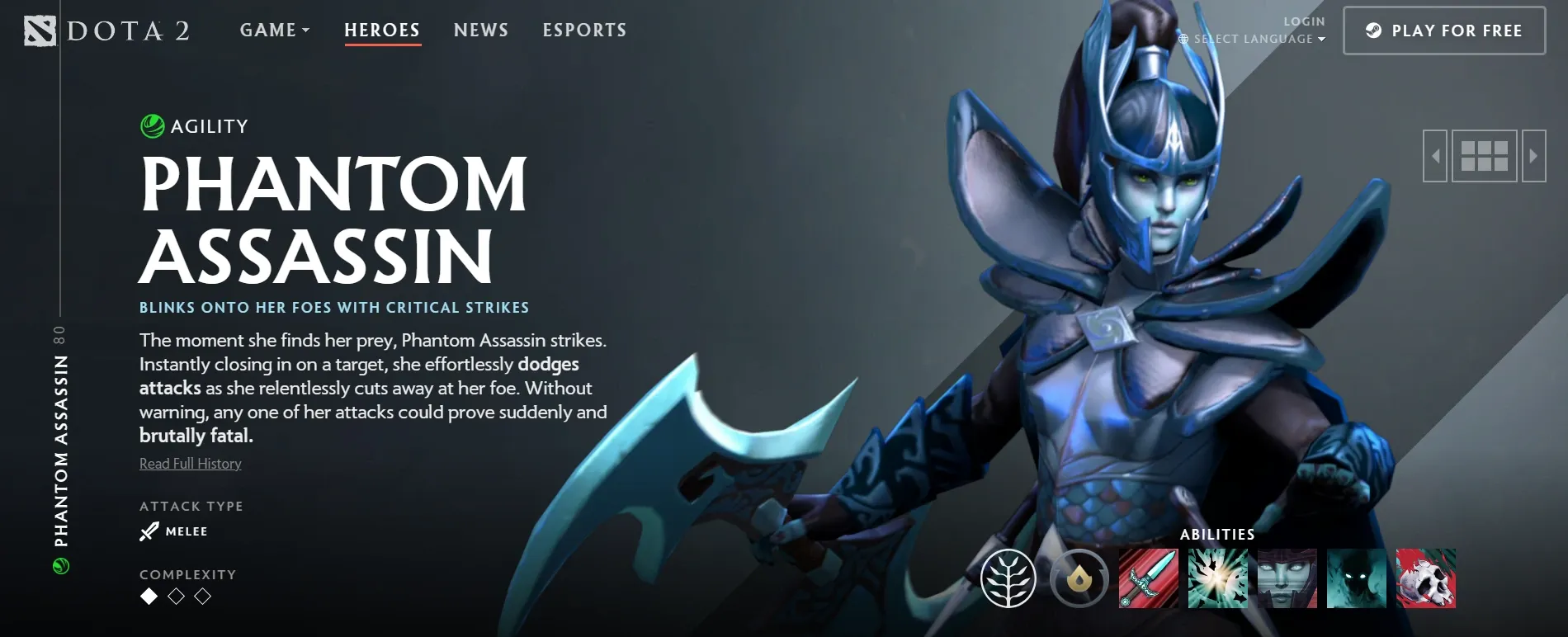Select the second complexity diamond

click(x=176, y=596)
